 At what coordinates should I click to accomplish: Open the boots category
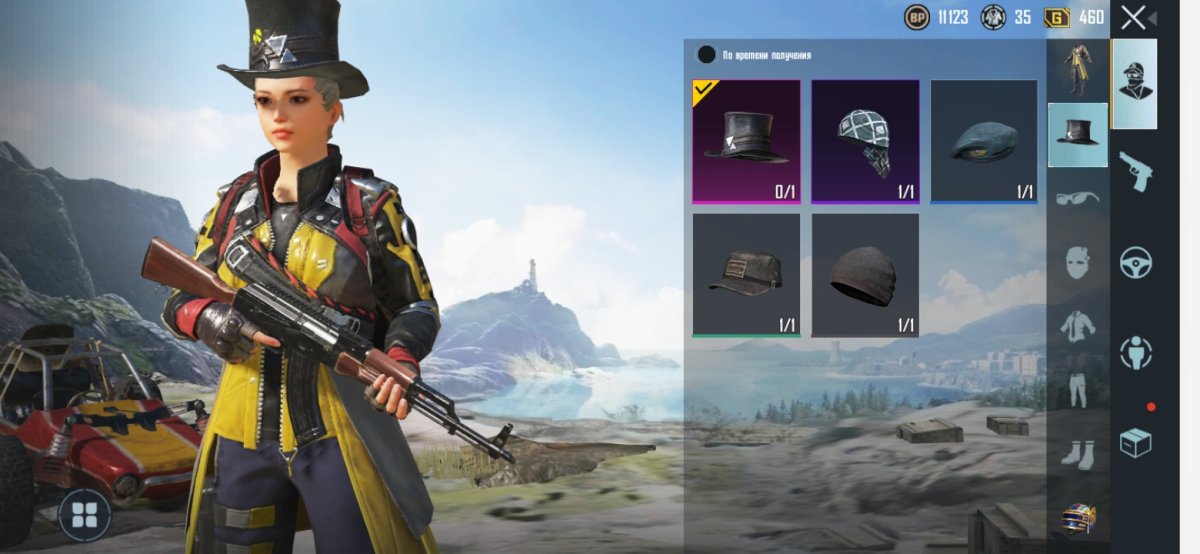tap(1077, 454)
